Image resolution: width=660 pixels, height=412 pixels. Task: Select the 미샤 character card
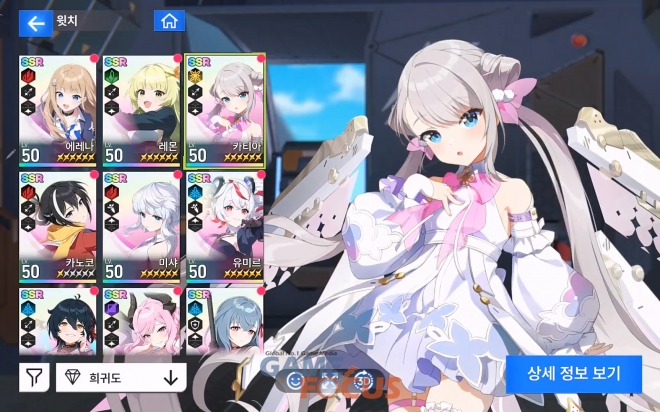[x=141, y=226]
